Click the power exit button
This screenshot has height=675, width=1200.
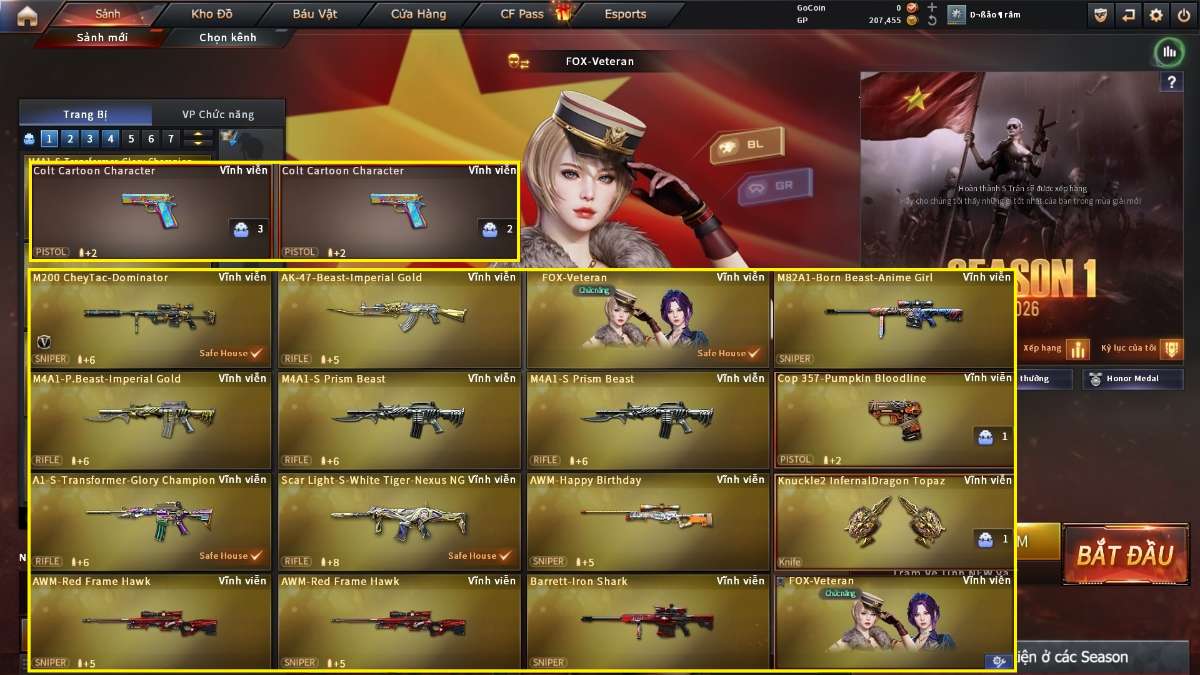1183,15
